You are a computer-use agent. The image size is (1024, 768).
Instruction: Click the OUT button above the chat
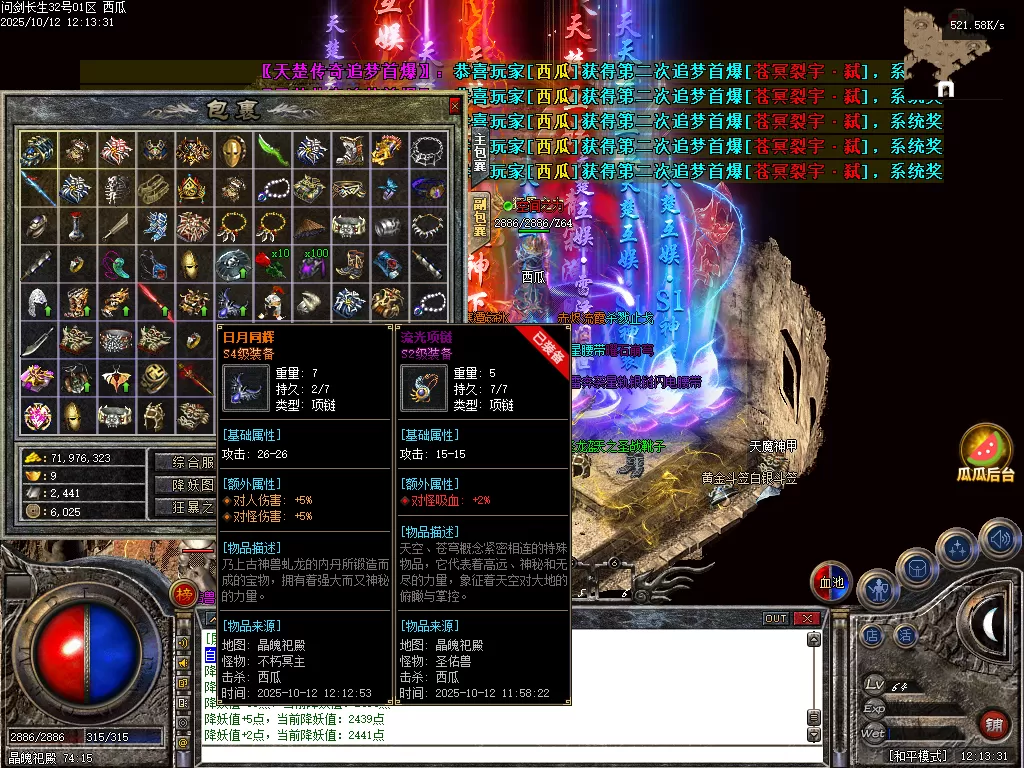coord(776,619)
